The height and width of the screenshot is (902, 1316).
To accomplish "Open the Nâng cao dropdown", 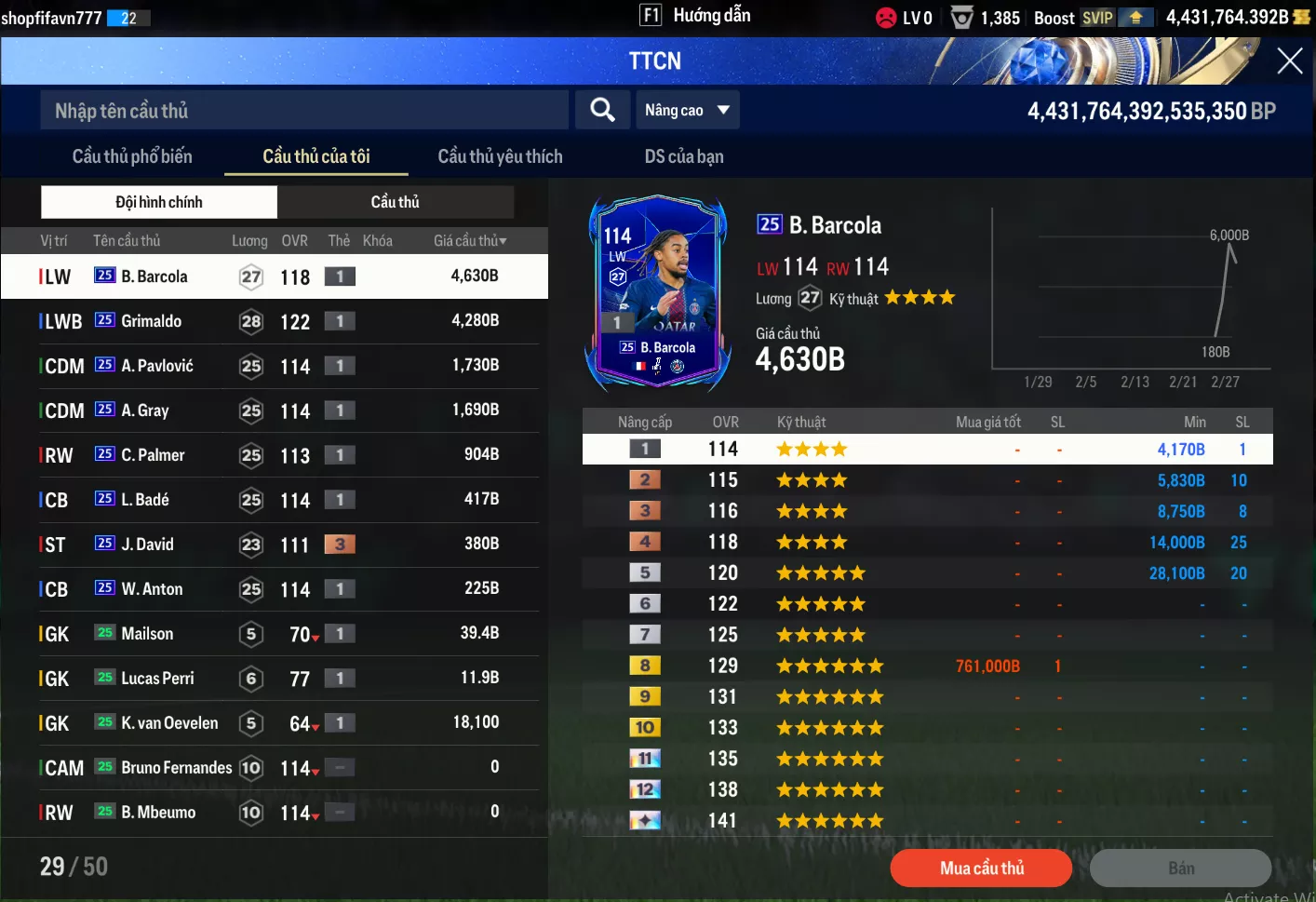I will pos(687,111).
